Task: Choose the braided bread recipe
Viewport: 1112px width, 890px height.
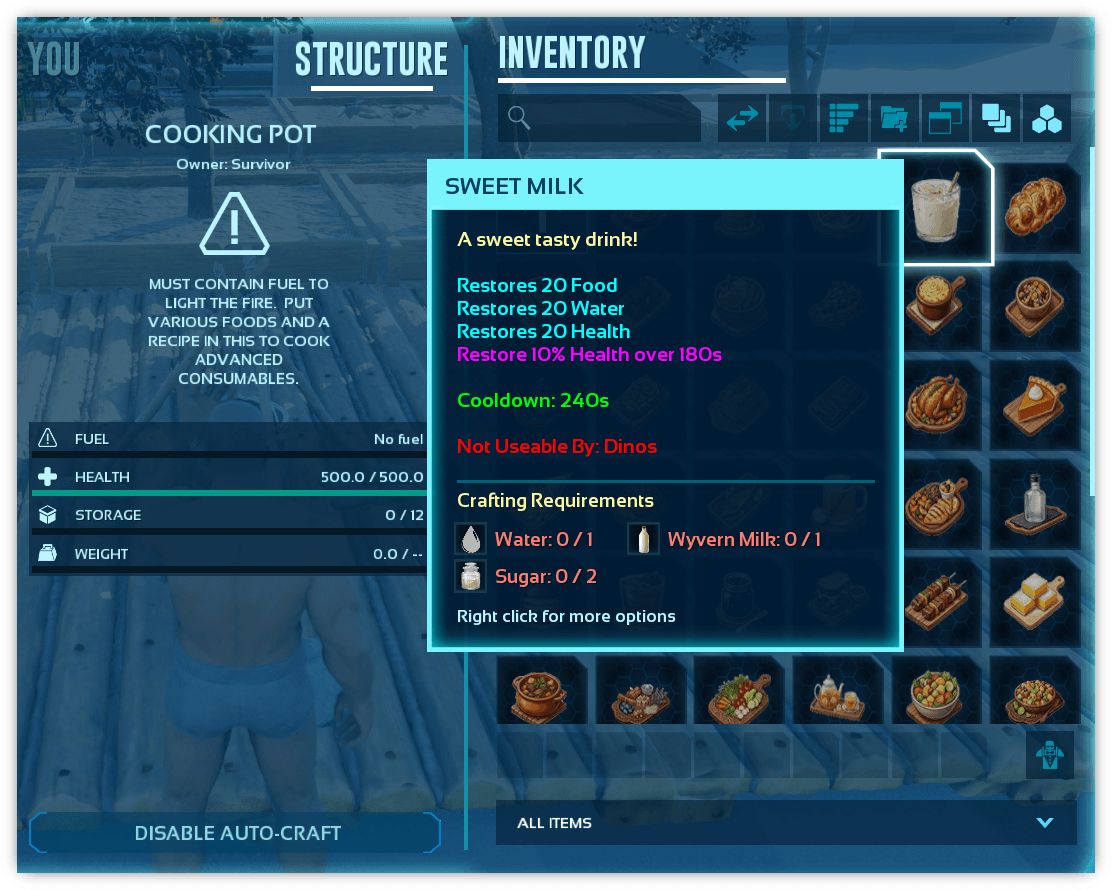Action: tap(1035, 208)
